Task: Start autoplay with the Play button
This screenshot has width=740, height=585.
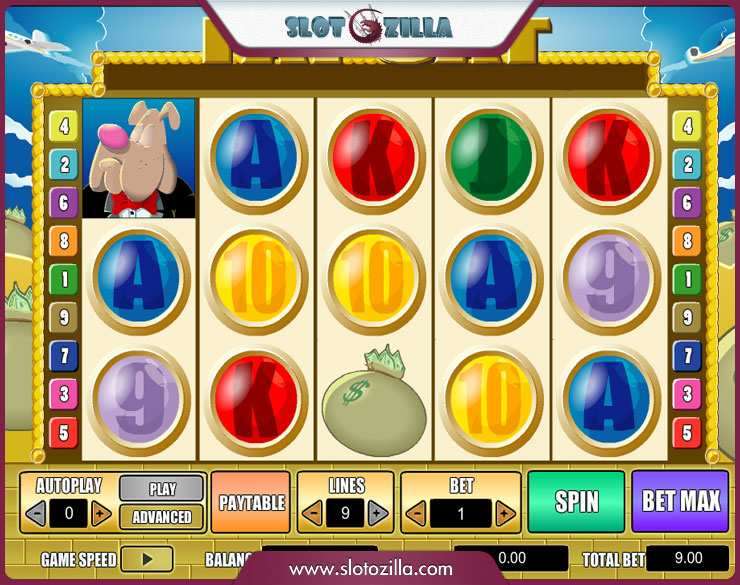Action: click(x=162, y=489)
